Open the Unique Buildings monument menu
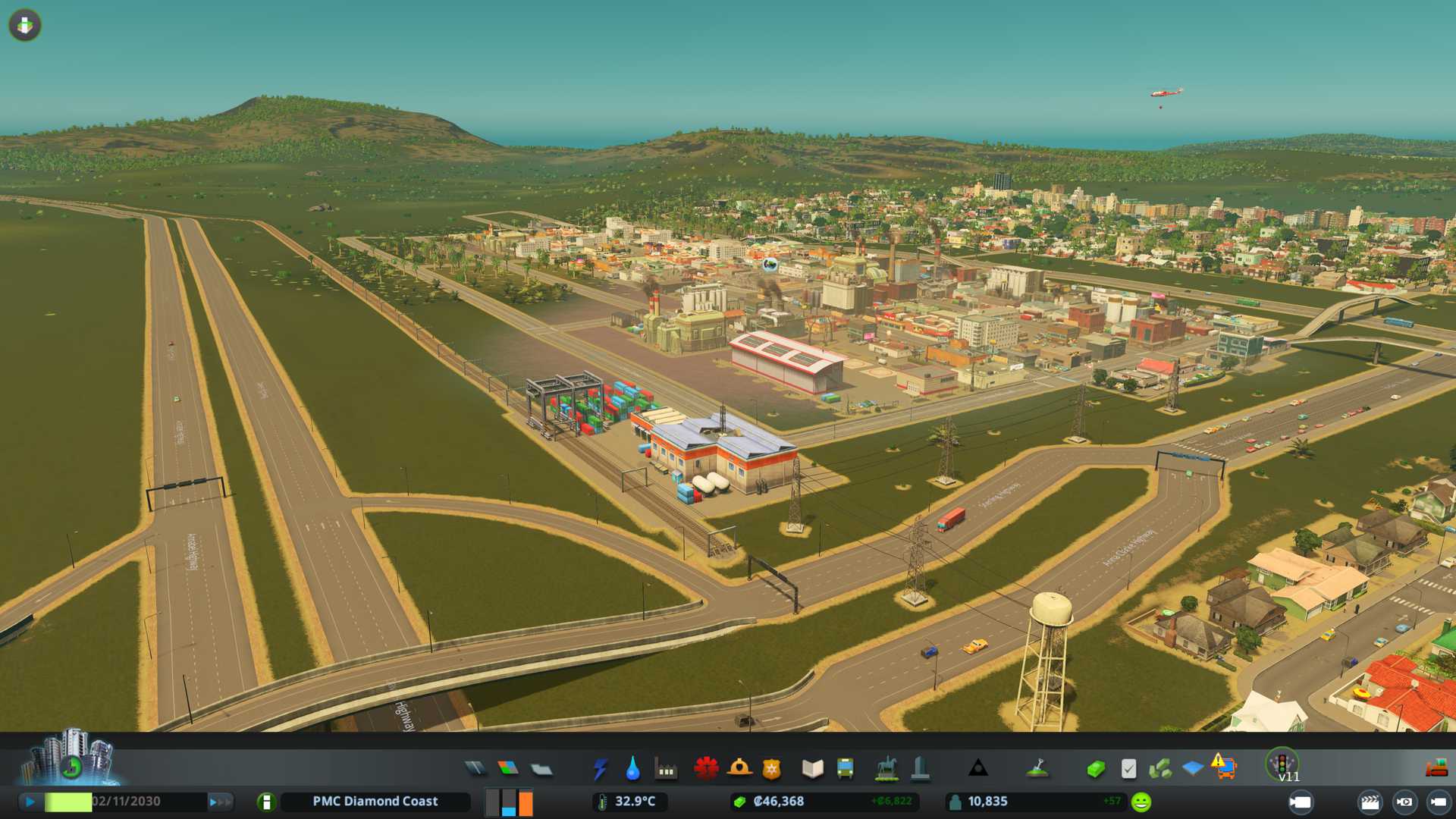The width and height of the screenshot is (1456, 819). click(x=920, y=769)
